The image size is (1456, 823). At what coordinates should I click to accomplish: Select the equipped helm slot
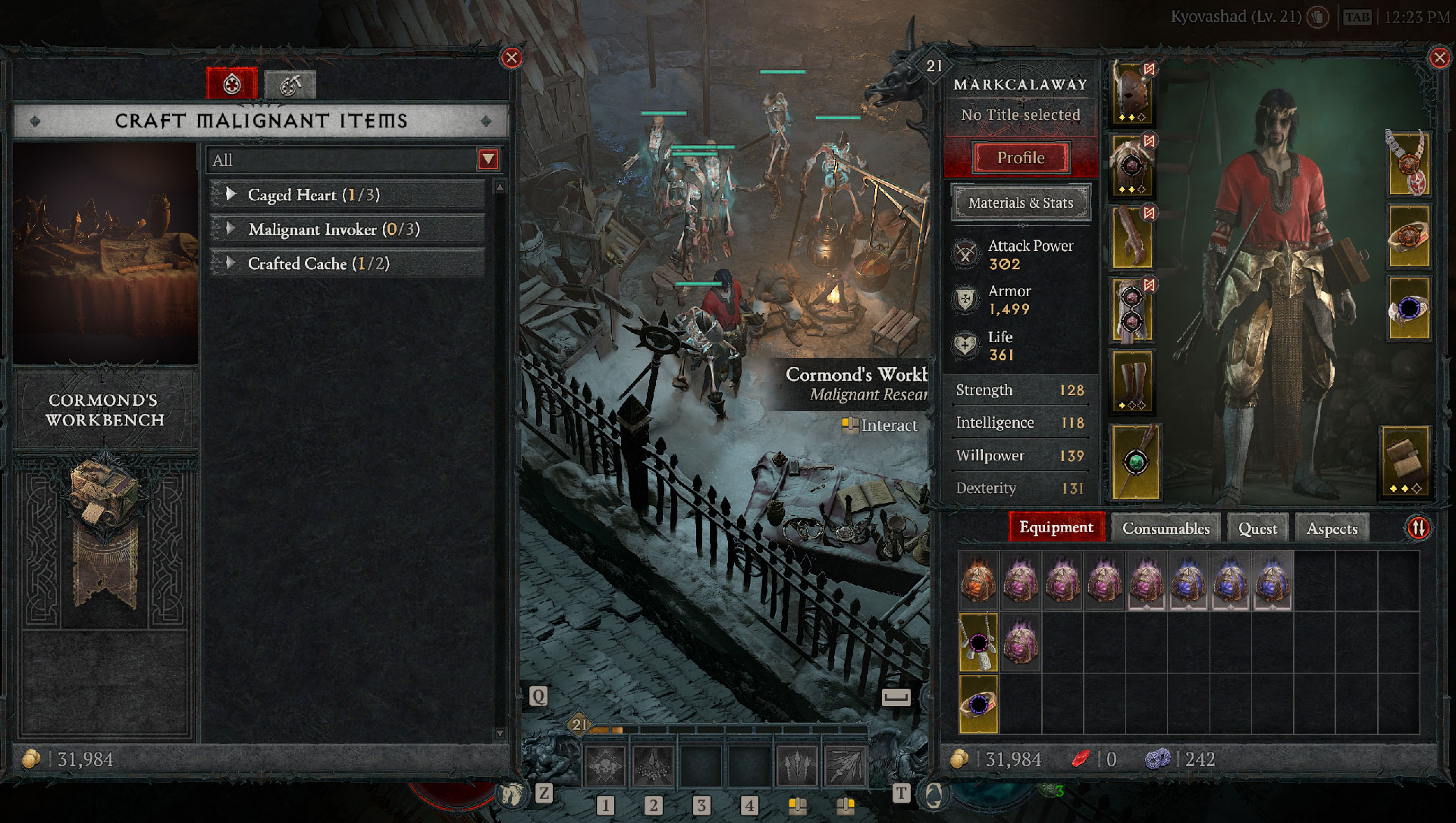point(1132,94)
